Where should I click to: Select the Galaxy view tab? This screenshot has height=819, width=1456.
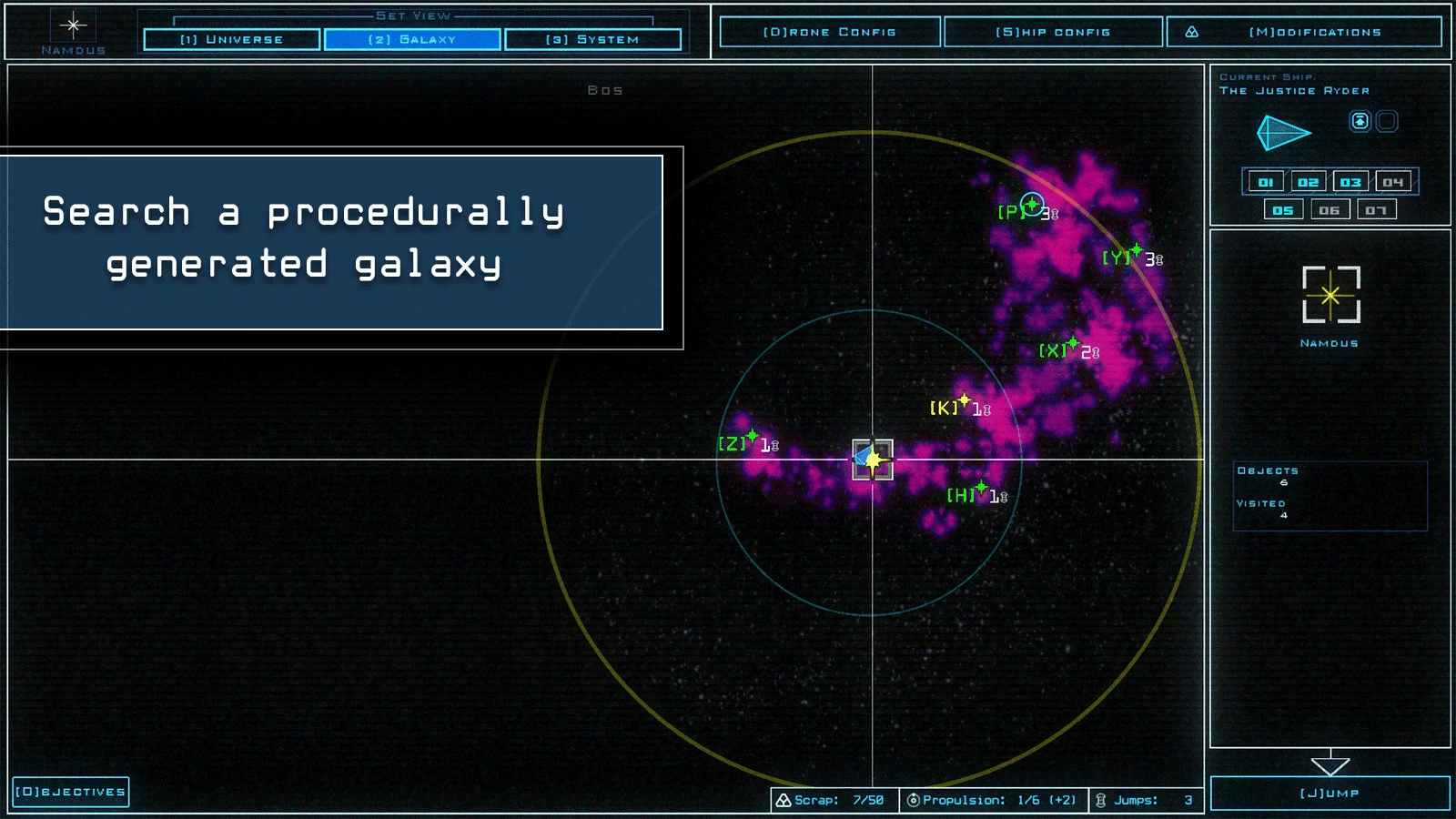pos(412,39)
